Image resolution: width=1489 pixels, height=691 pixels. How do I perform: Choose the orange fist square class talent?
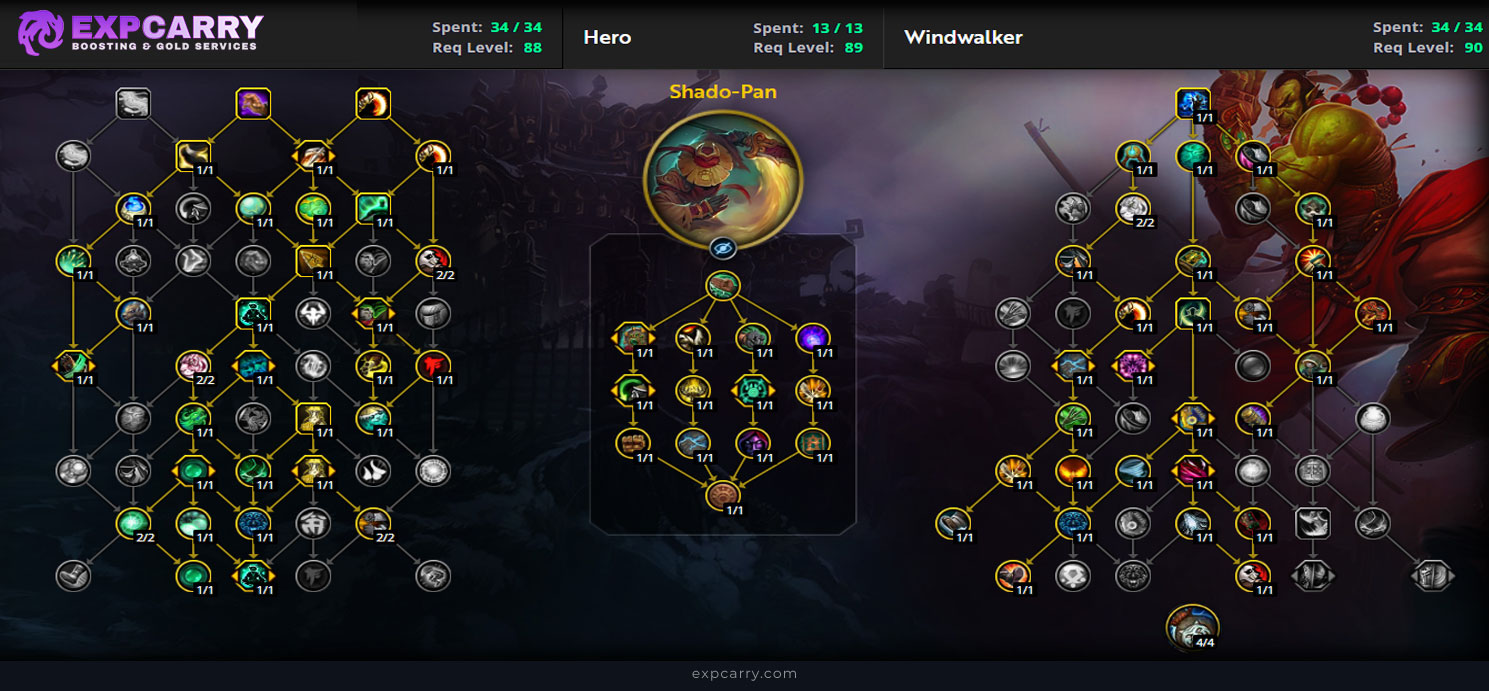point(372,103)
